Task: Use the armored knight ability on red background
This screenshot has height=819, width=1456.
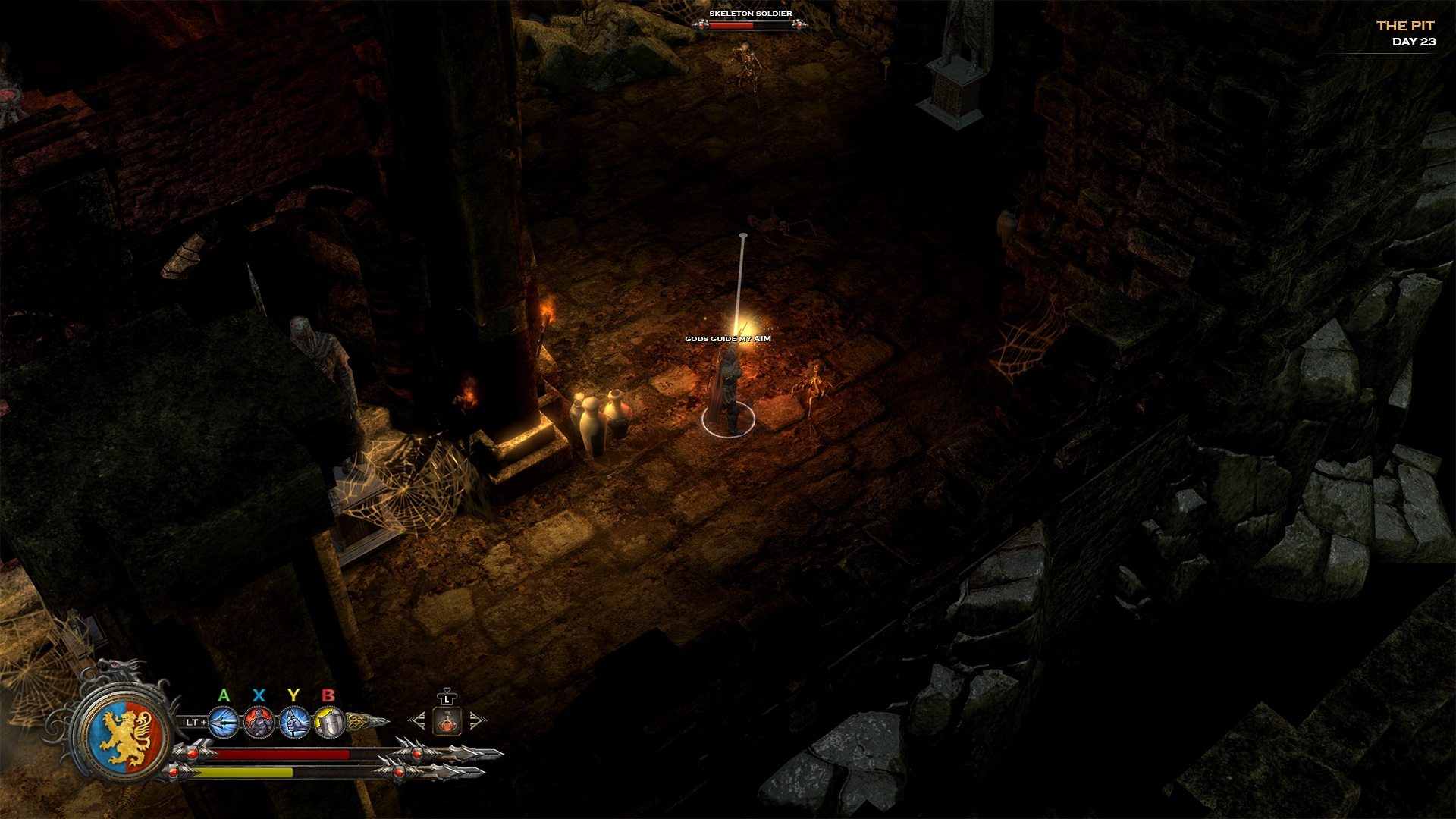Action: pyautogui.click(x=259, y=722)
